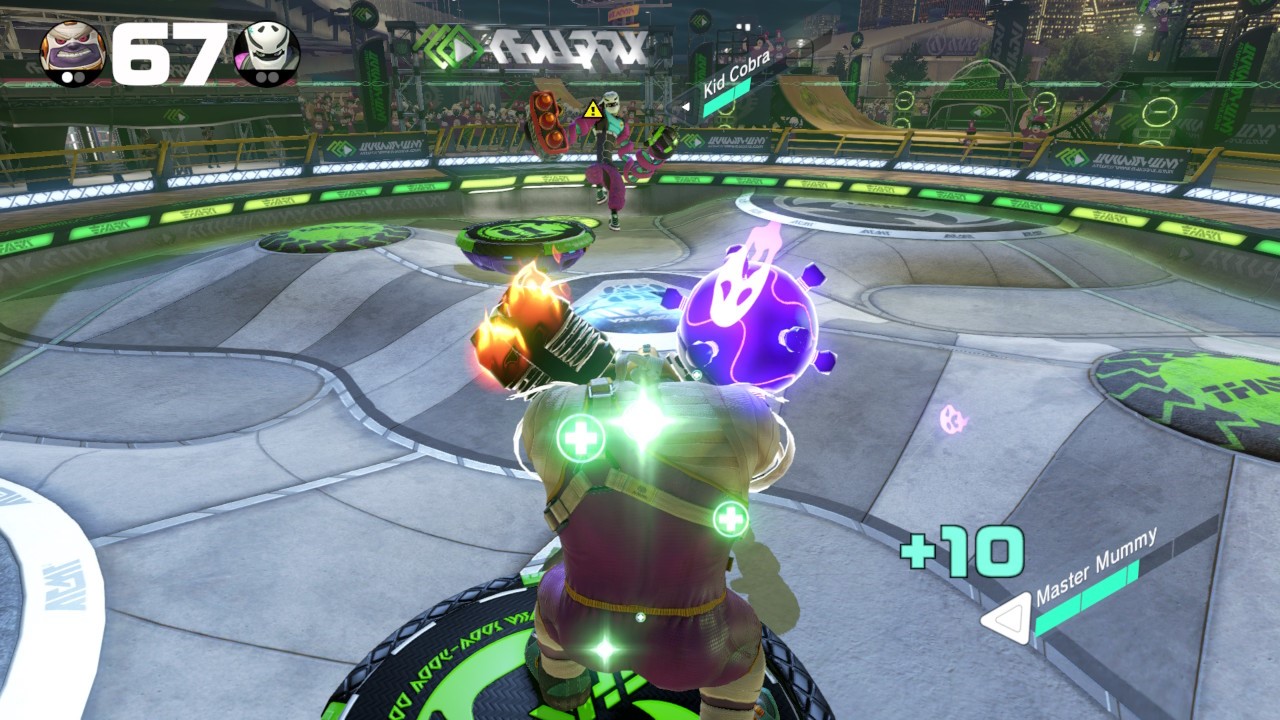Click the Master Mummy portrait icon
The image size is (1280, 720).
tap(72, 53)
